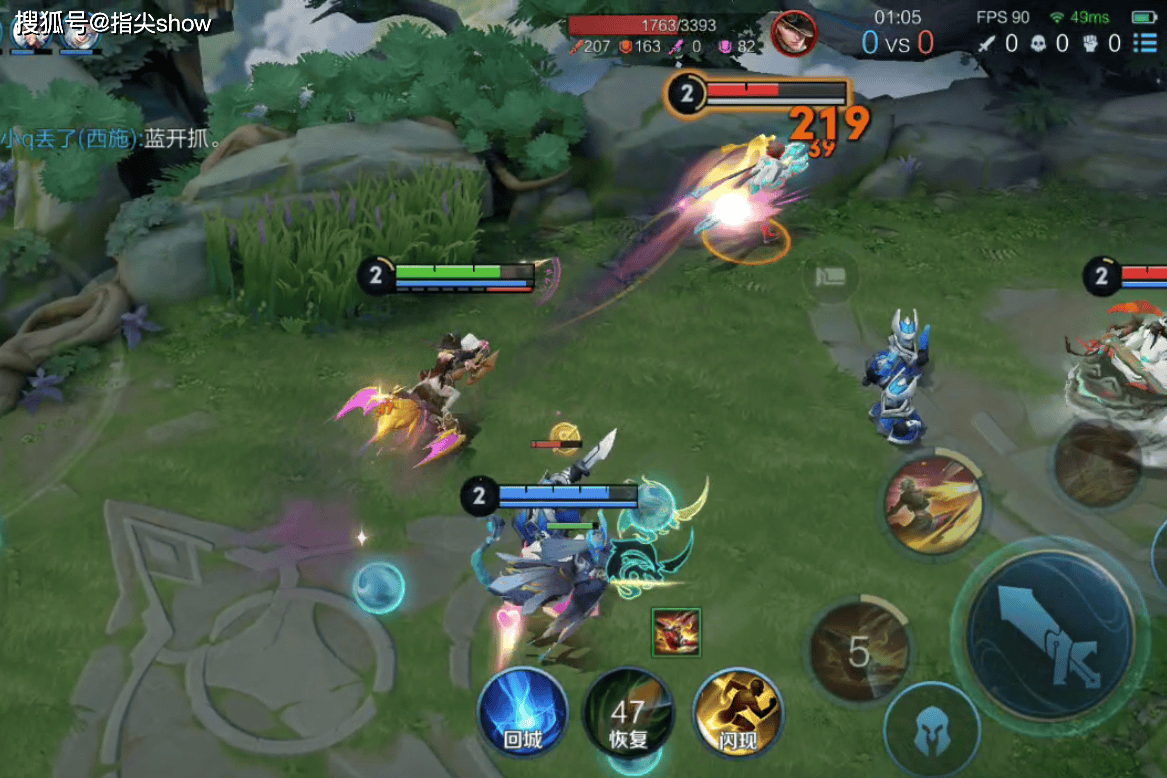Cast the flaming dash skill icon
Viewport: 1167px width, 778px height.
(x=933, y=505)
